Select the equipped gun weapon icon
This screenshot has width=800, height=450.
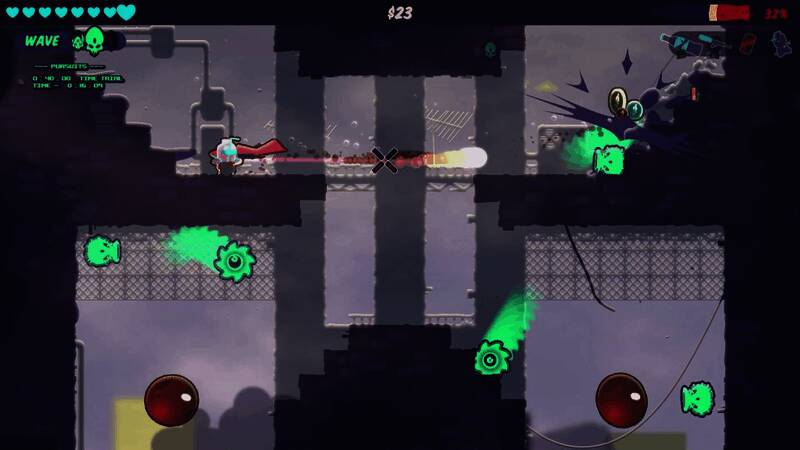click(691, 43)
